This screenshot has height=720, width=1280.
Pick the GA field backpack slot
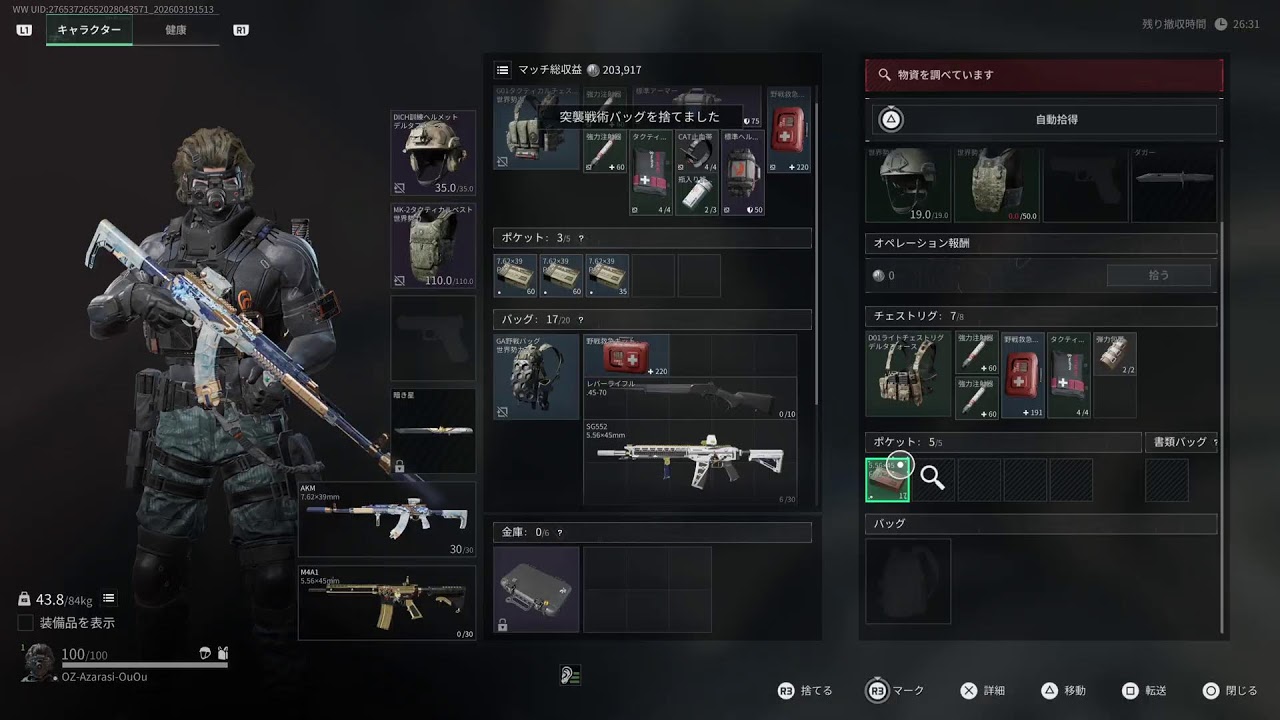click(x=536, y=376)
